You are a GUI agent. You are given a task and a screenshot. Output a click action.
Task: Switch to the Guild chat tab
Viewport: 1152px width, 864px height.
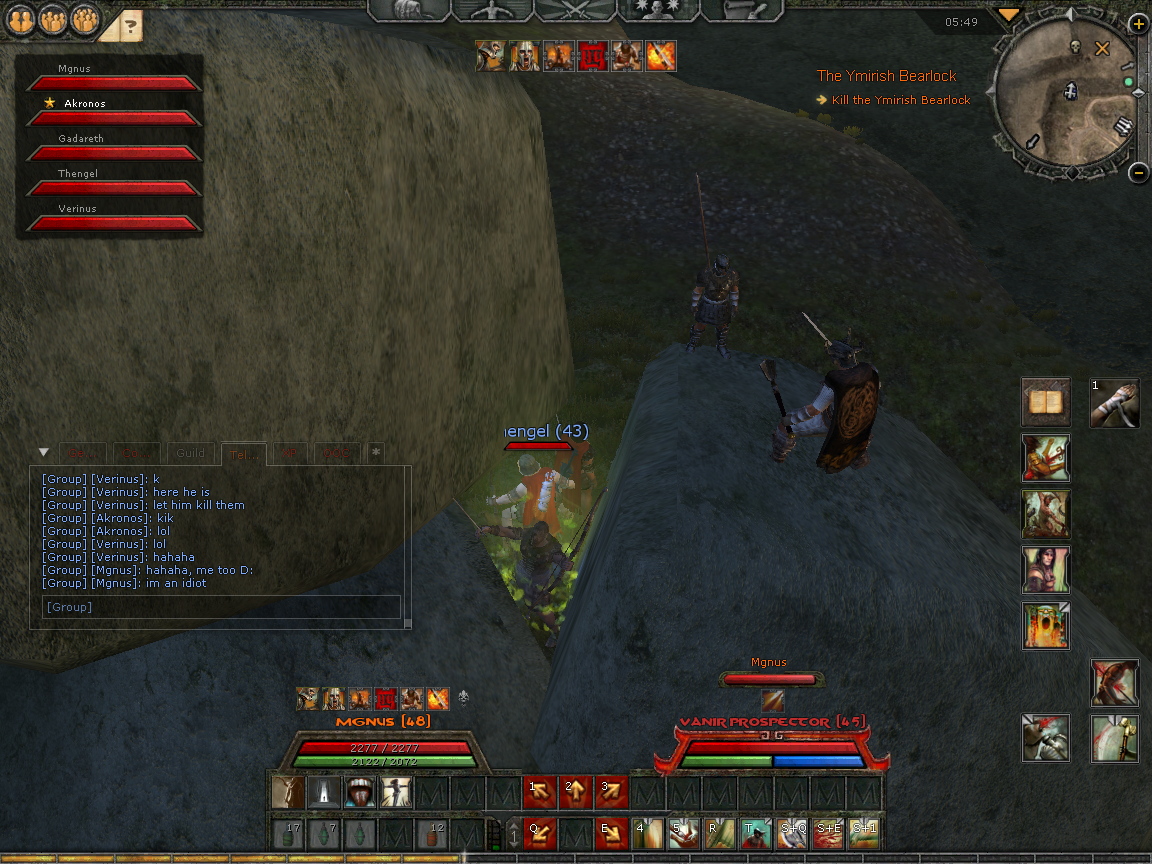(190, 453)
